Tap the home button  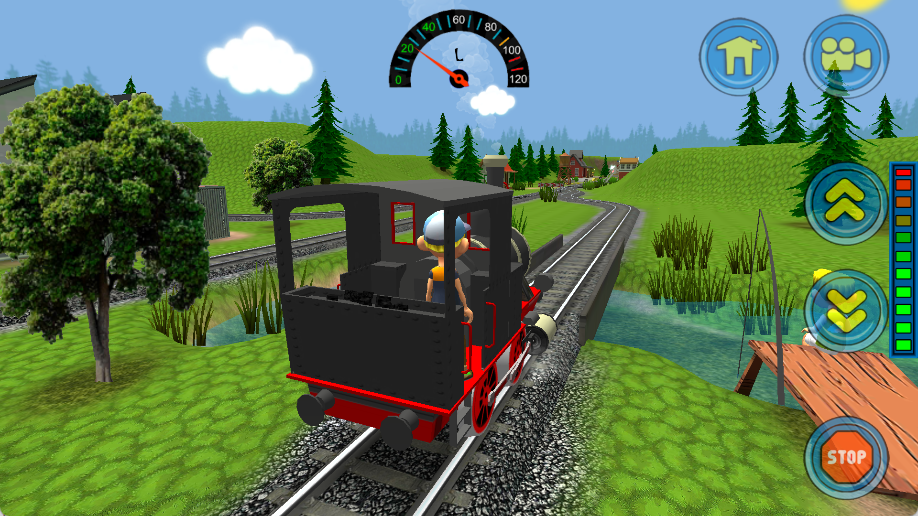[x=739, y=55]
